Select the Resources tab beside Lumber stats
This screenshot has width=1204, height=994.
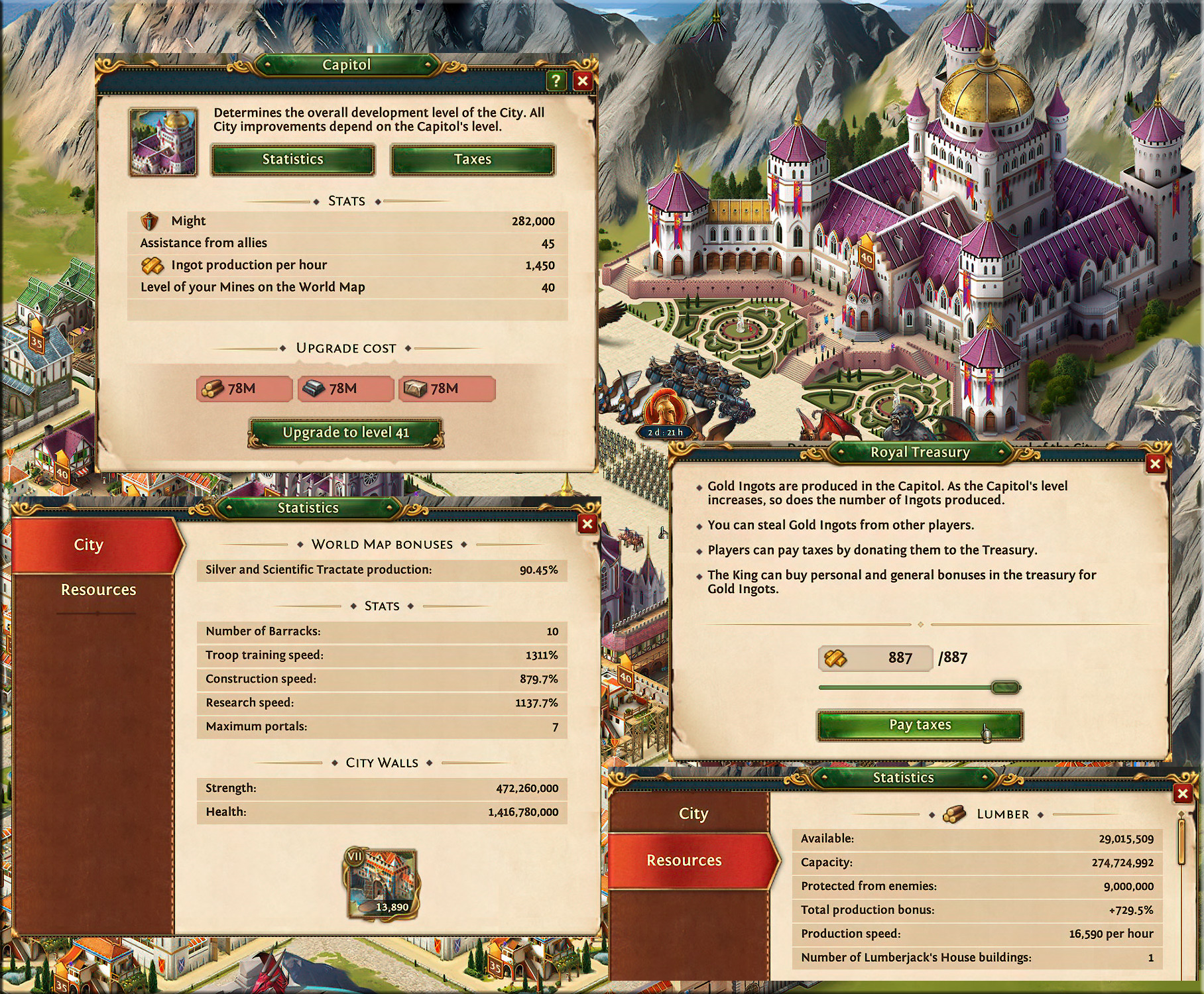point(684,860)
